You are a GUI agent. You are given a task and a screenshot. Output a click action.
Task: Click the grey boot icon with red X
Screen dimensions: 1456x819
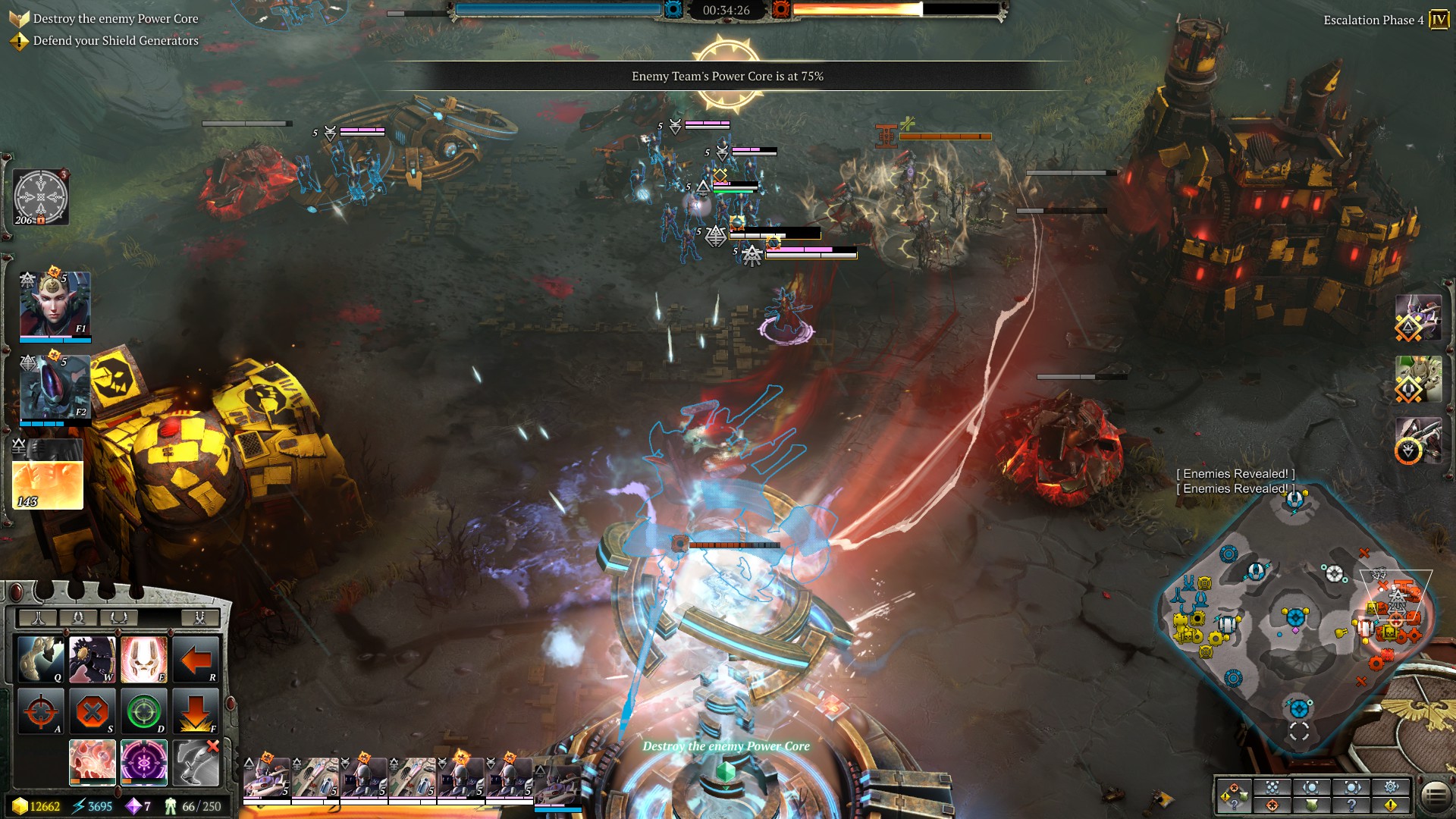196,761
